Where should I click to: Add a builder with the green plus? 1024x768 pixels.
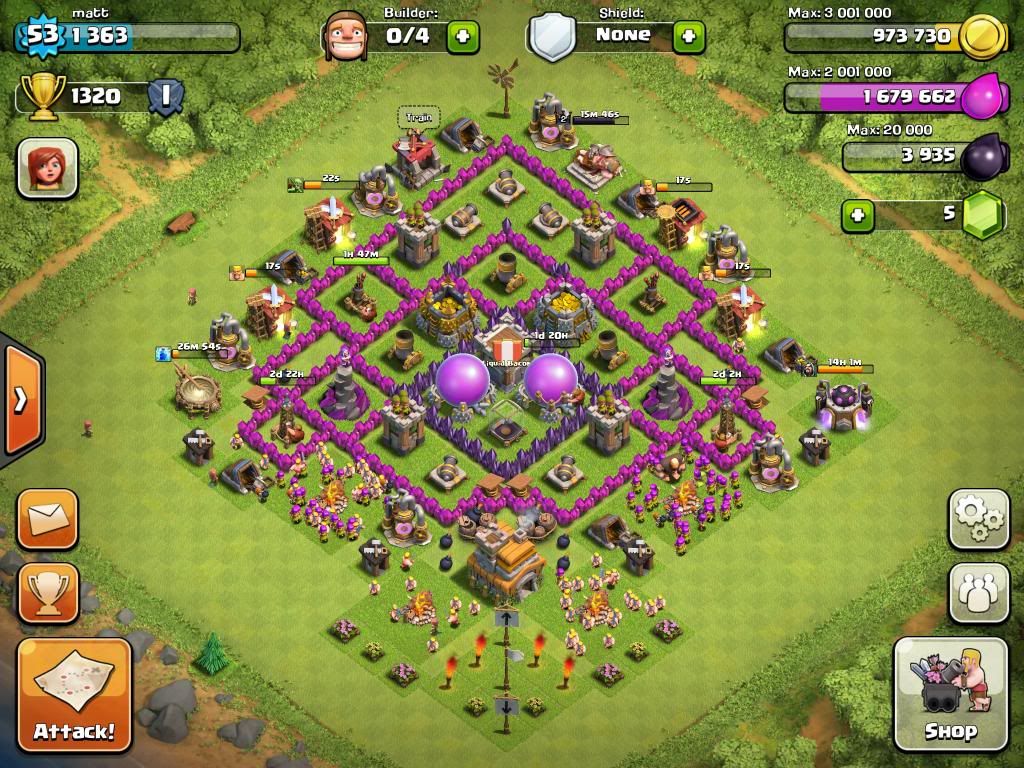pyautogui.click(x=462, y=37)
